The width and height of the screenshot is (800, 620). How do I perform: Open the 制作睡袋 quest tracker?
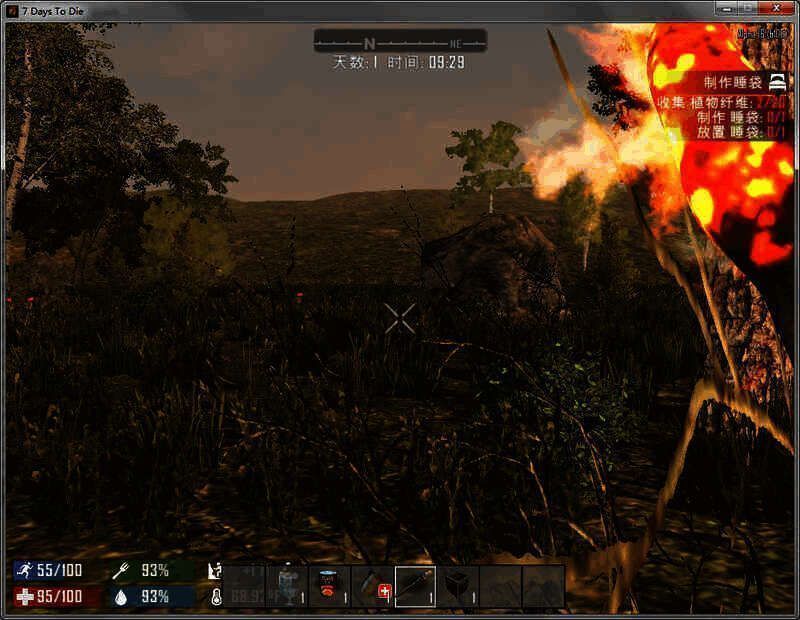[730, 84]
